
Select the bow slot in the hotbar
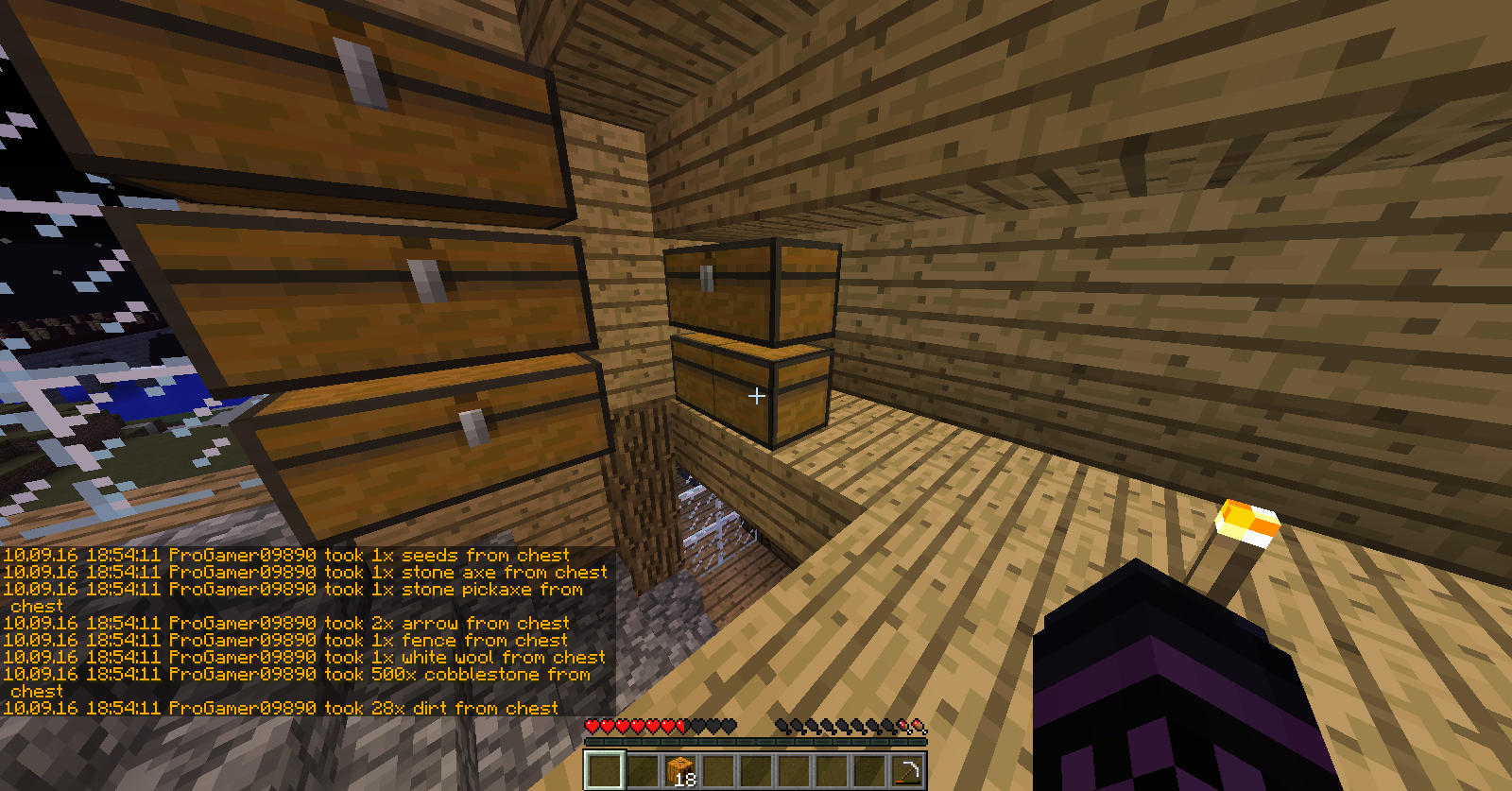click(907, 770)
